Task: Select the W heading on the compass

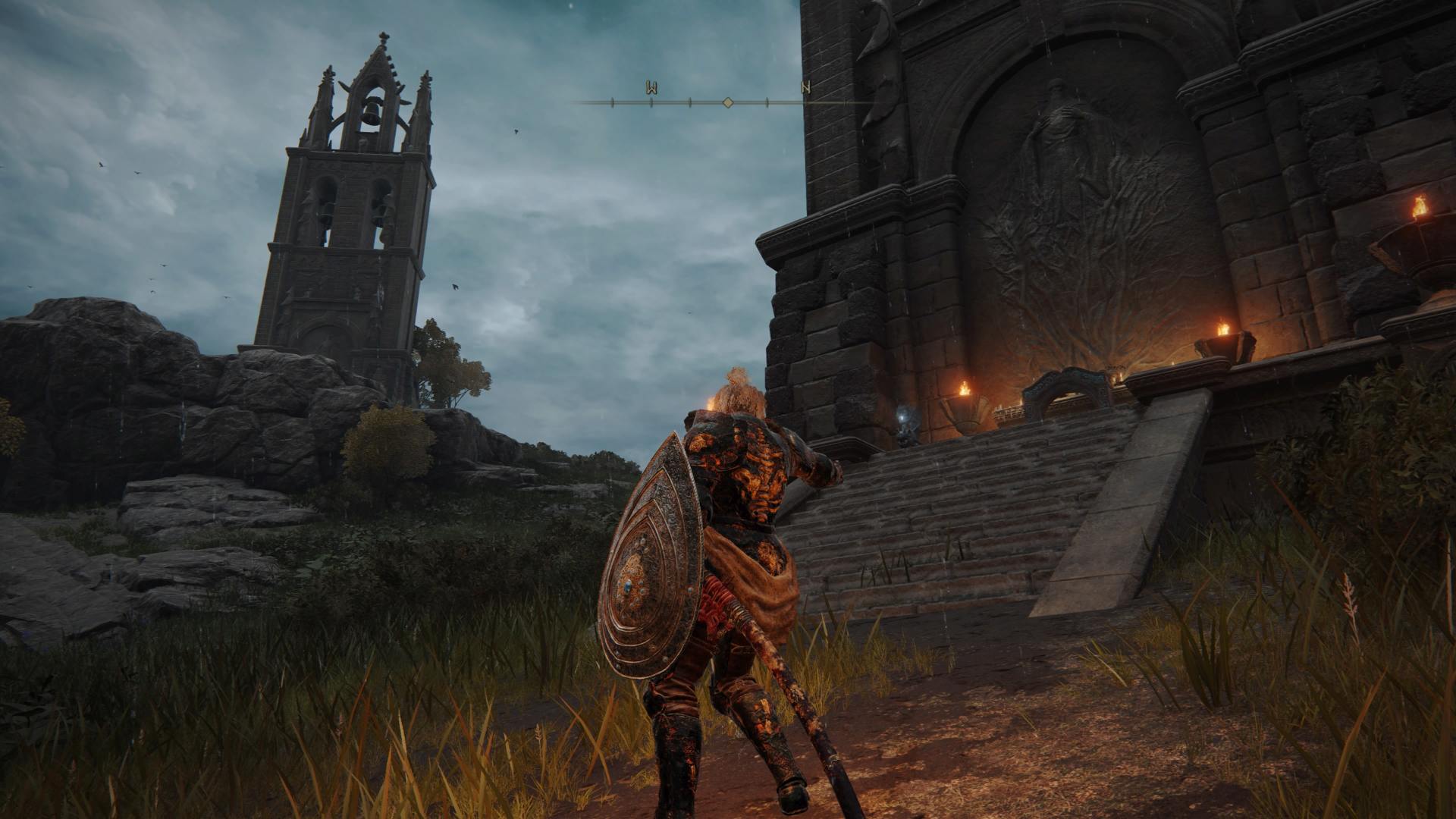Action: (651, 88)
